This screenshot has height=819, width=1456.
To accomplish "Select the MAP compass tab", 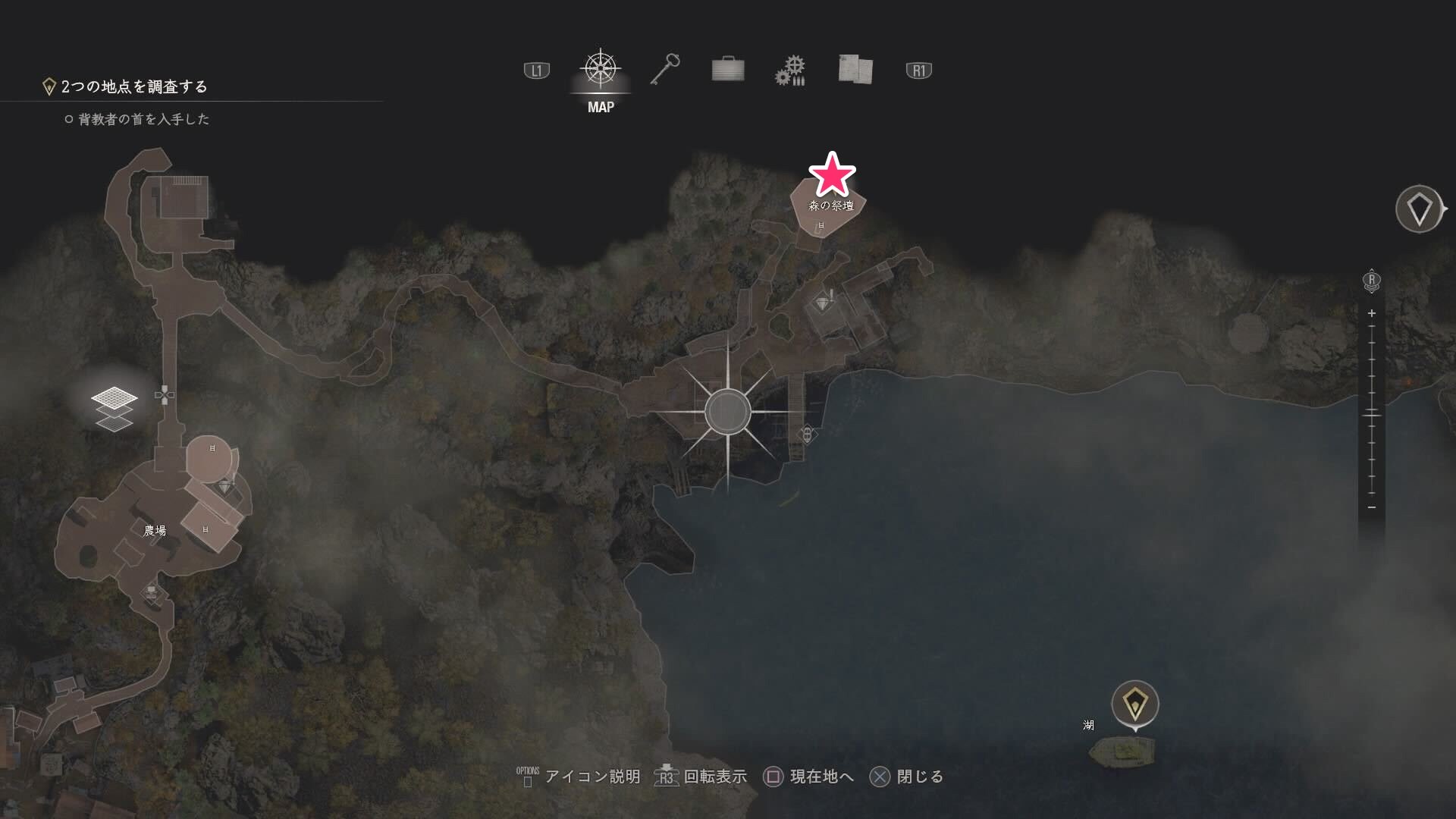I will point(600,70).
